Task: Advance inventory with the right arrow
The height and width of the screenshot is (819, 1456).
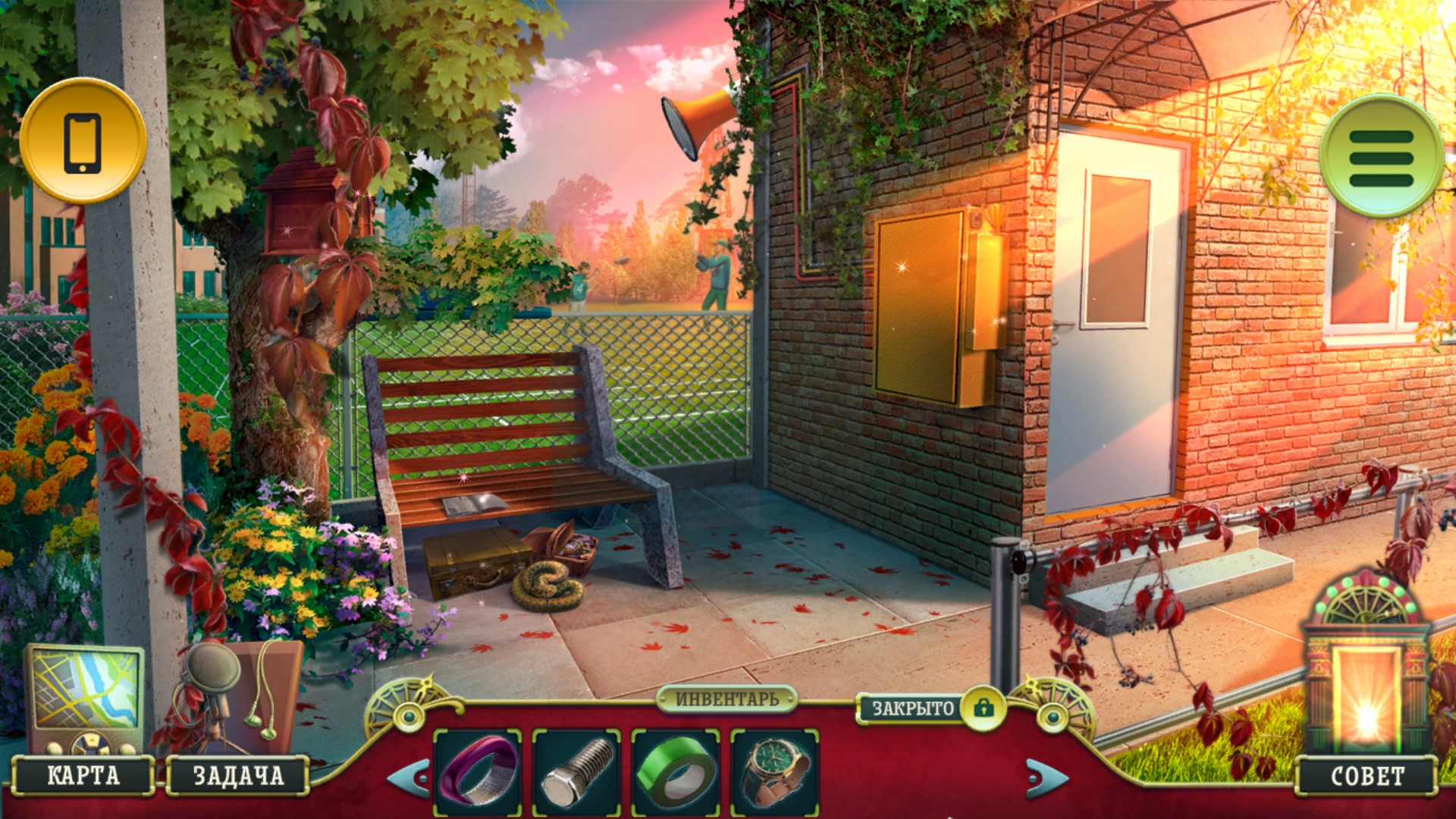Action: [x=1047, y=777]
